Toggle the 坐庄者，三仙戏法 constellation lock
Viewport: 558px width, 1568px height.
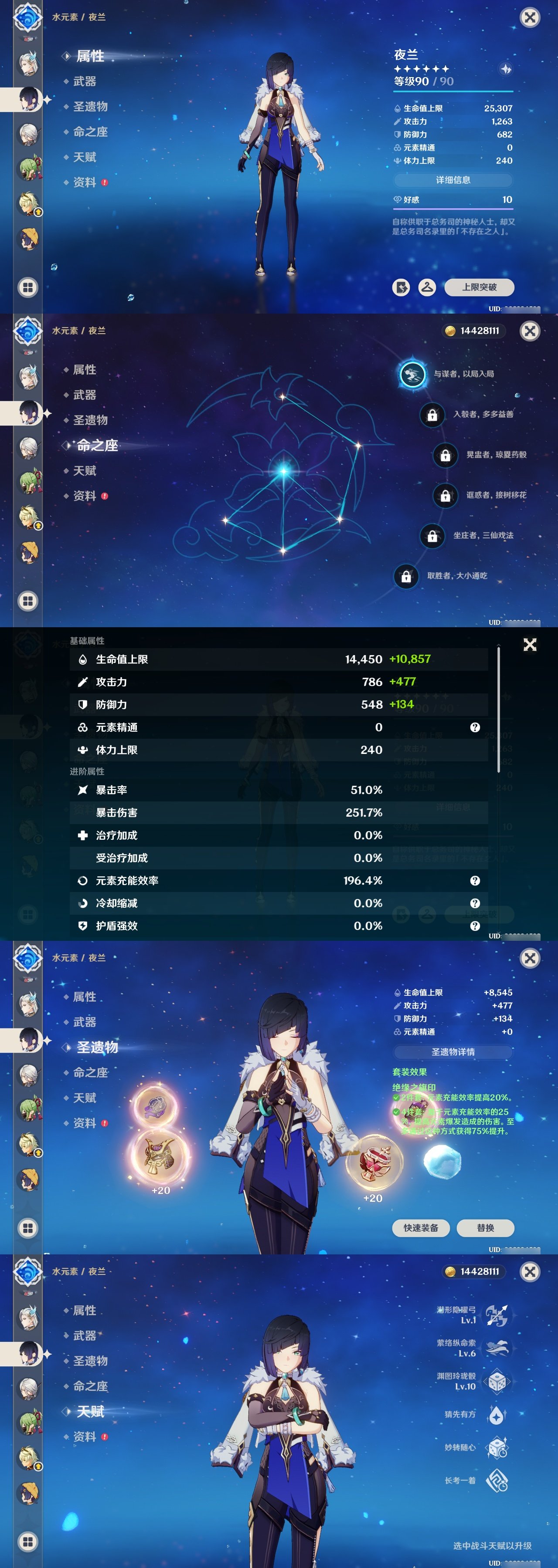(432, 536)
